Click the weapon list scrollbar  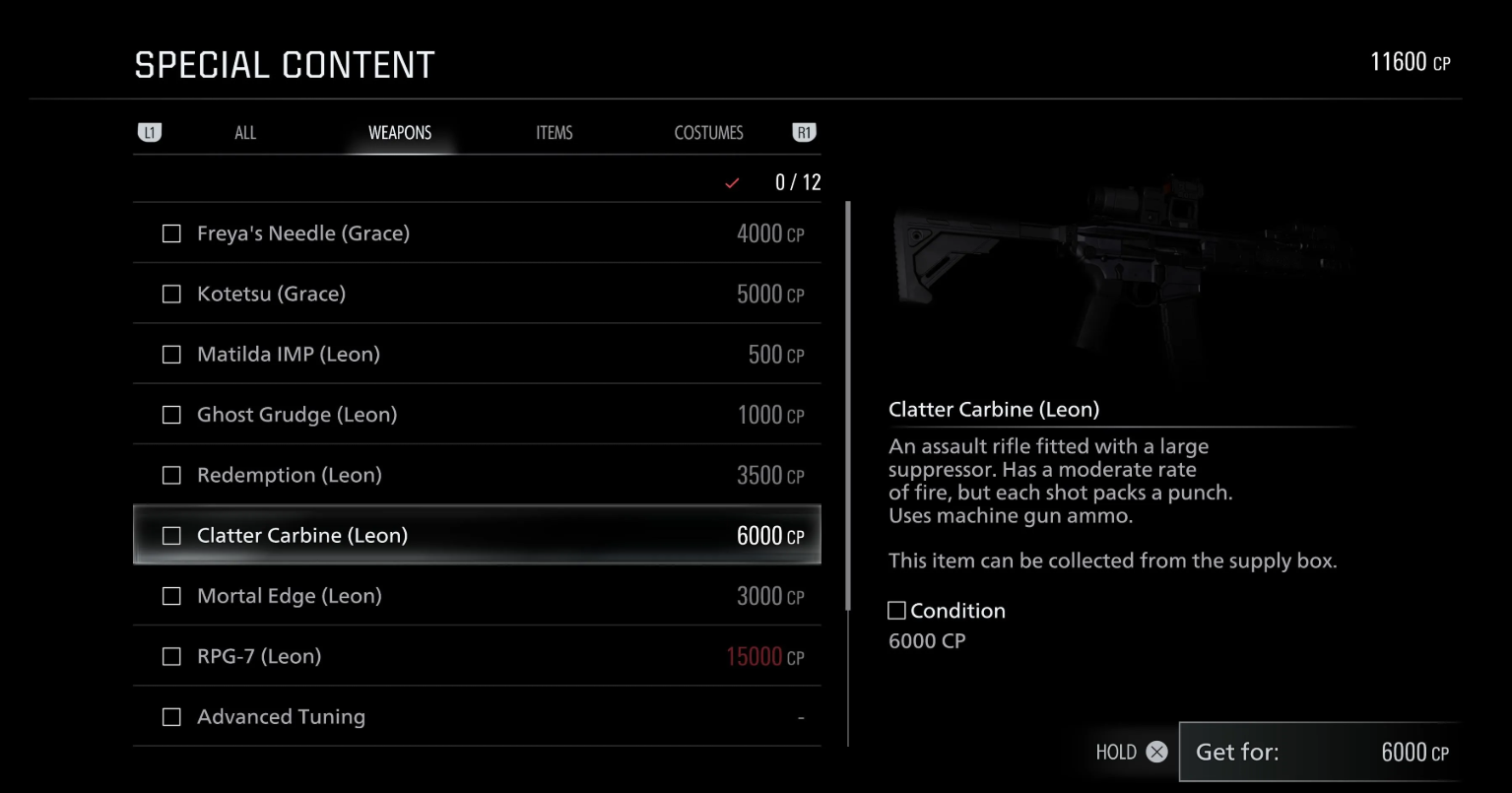847,404
